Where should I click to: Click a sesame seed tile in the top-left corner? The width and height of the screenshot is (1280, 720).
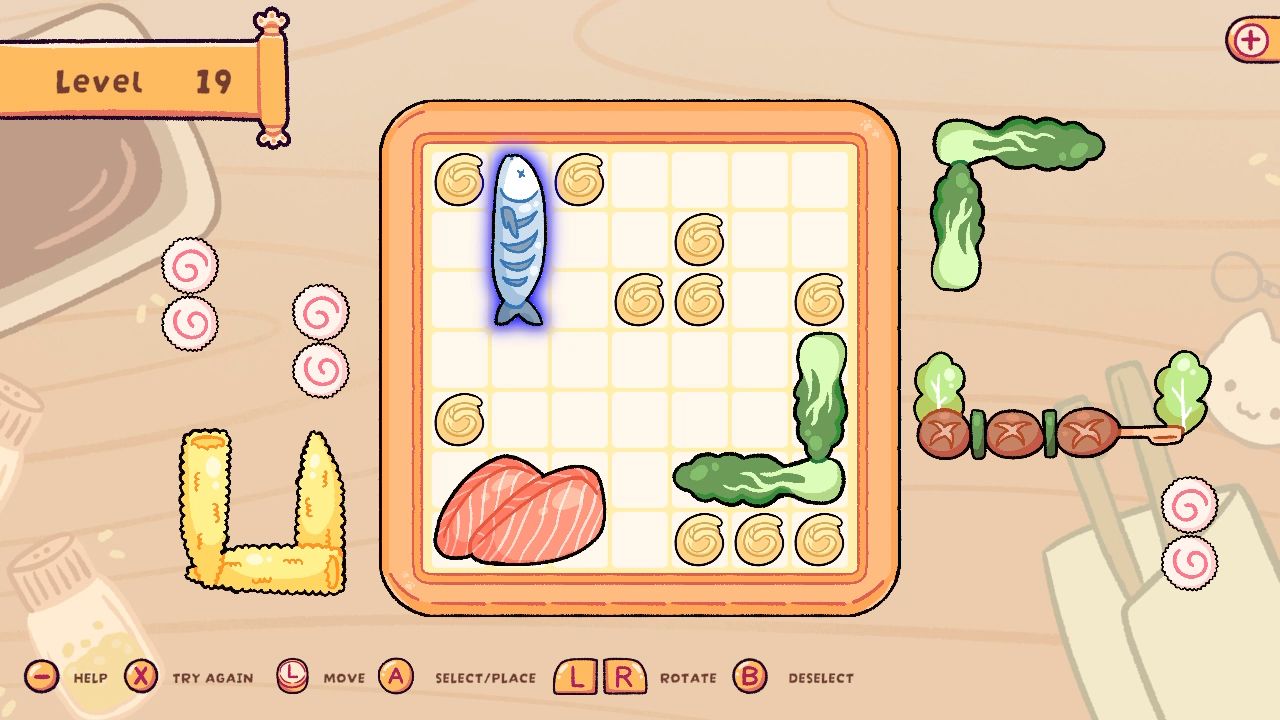coord(459,178)
